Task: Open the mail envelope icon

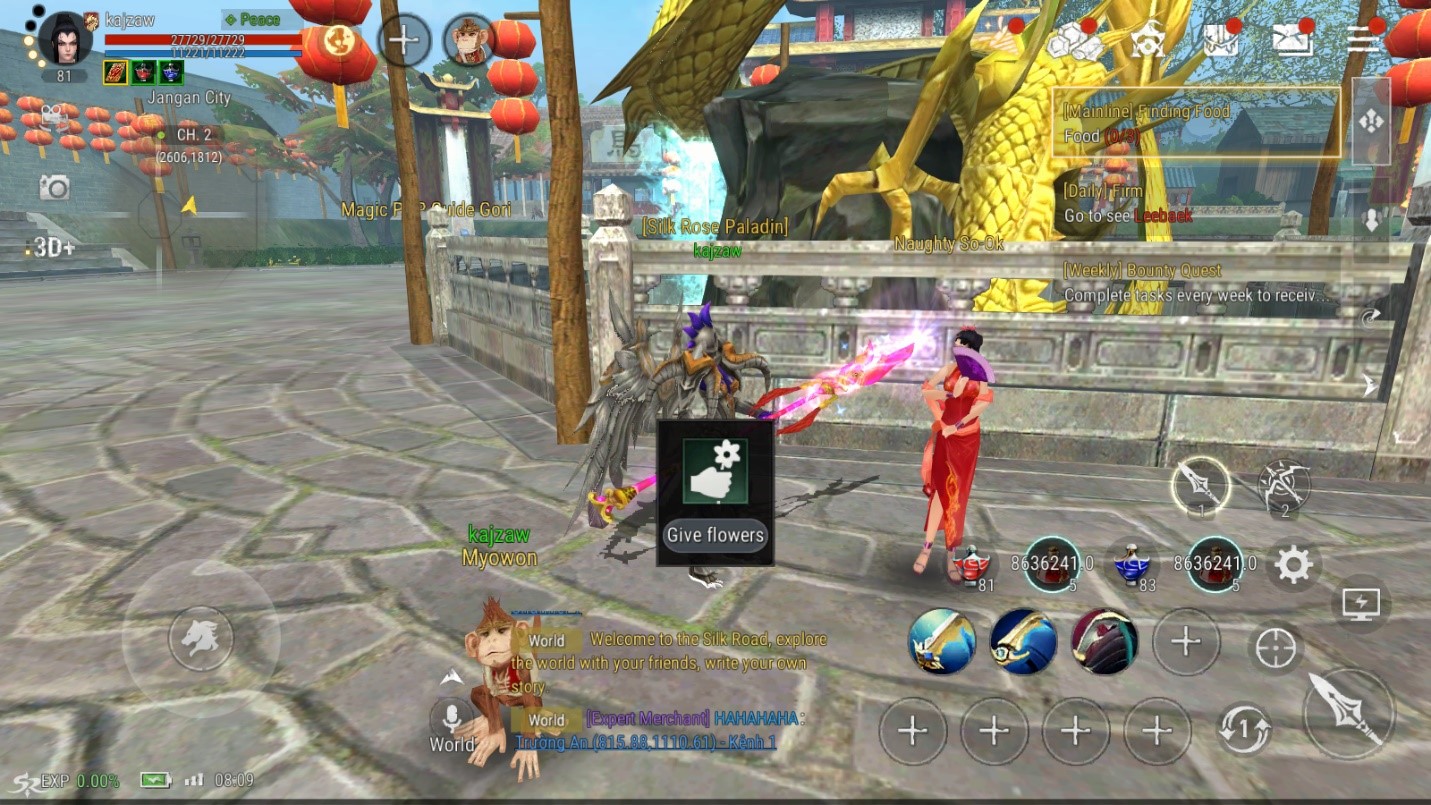Action: click(x=1292, y=38)
